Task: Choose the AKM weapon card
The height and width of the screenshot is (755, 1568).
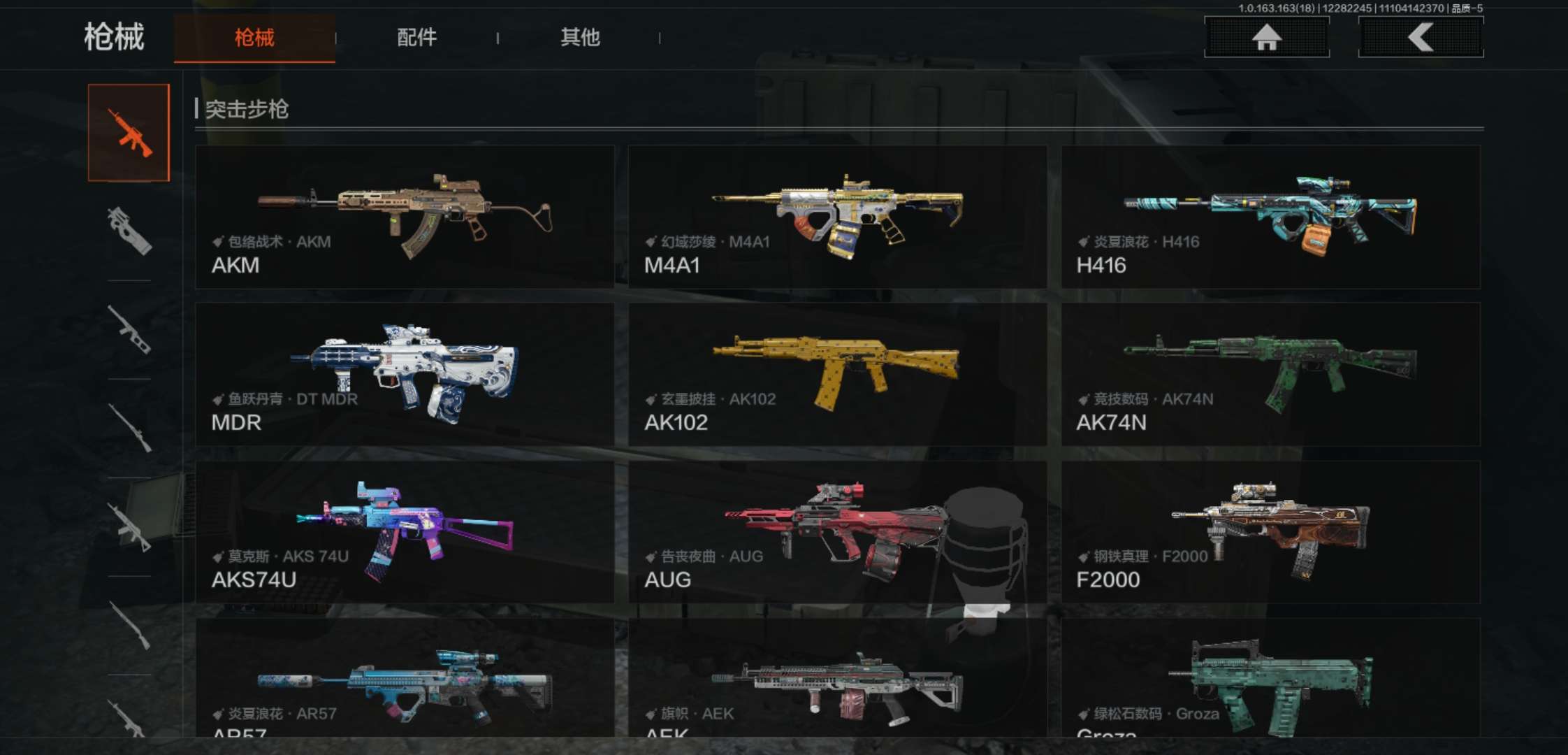Action: [405, 217]
